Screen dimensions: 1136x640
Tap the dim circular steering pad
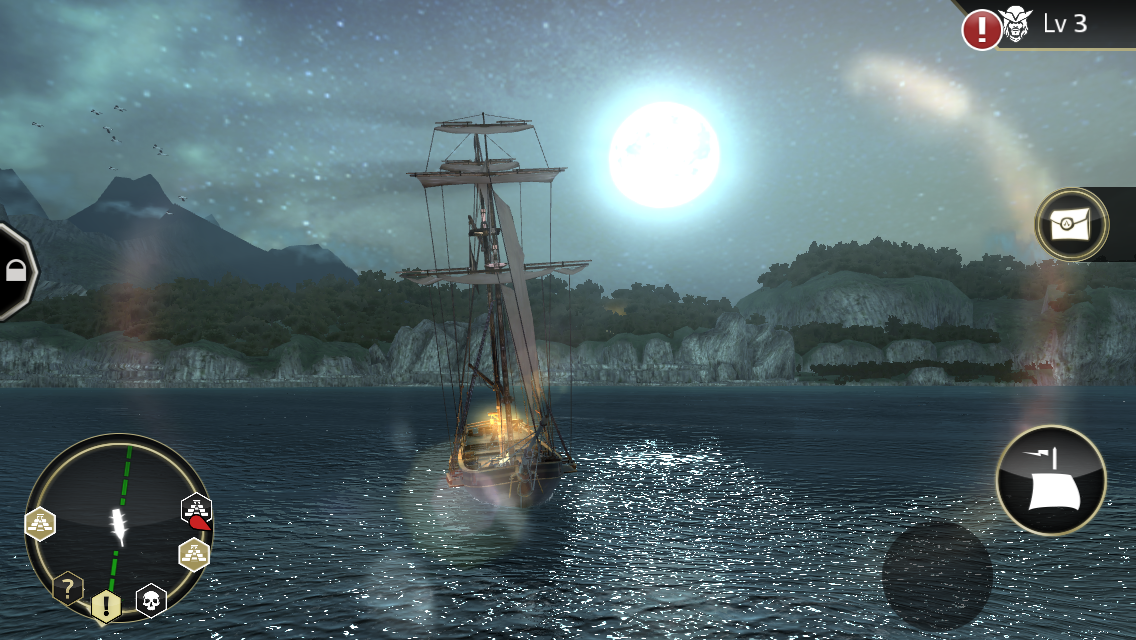click(x=937, y=575)
